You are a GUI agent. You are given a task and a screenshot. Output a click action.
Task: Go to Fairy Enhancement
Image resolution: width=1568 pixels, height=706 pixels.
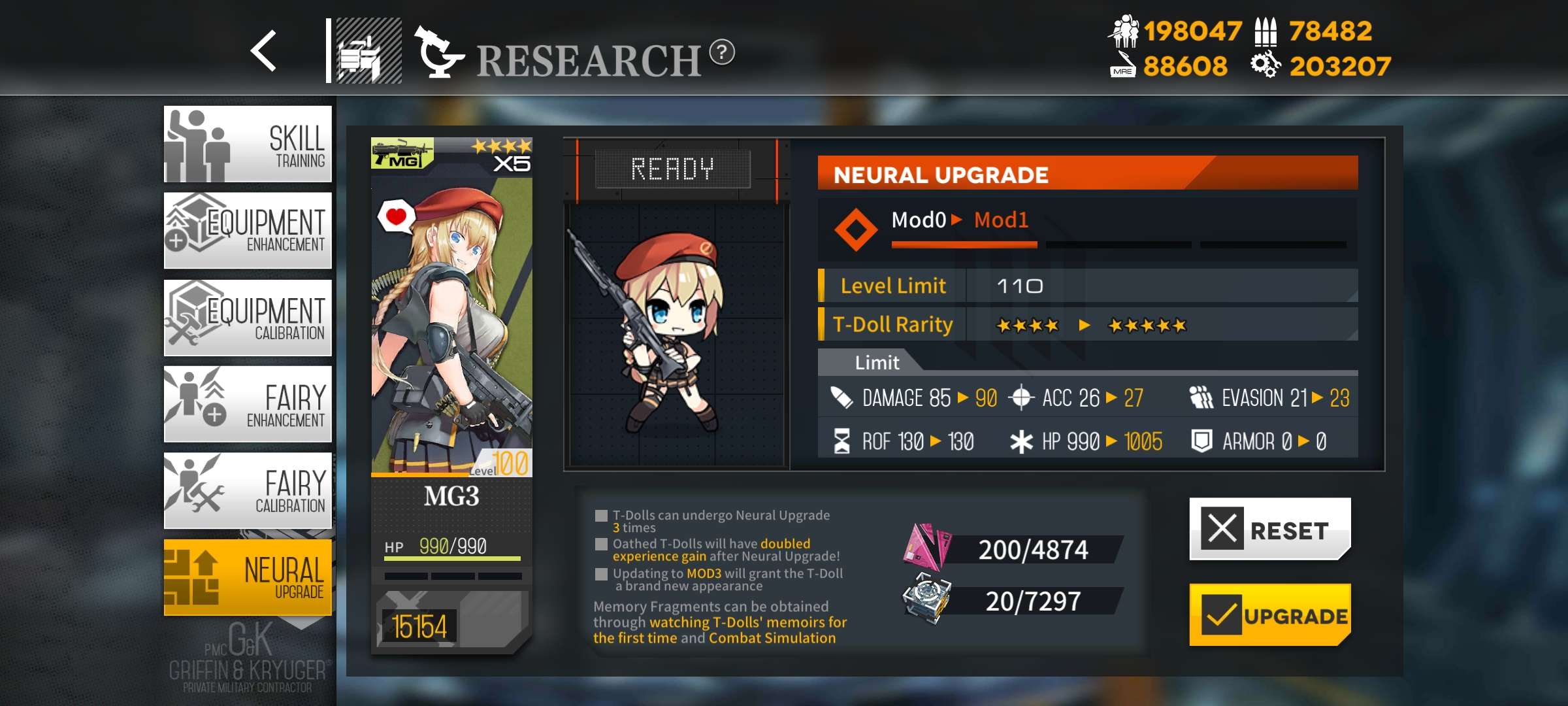248,404
